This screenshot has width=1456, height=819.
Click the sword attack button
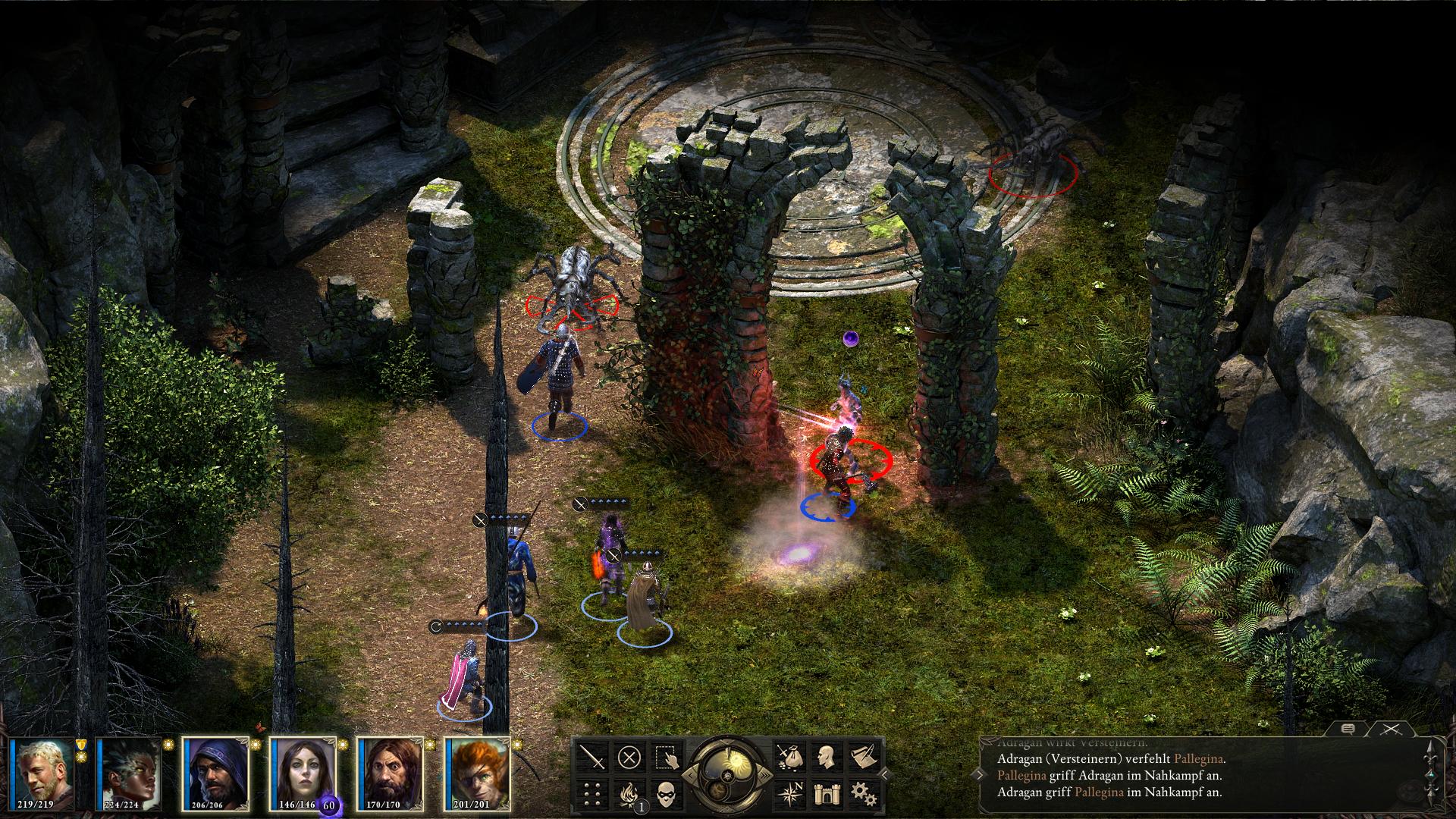coord(591,757)
